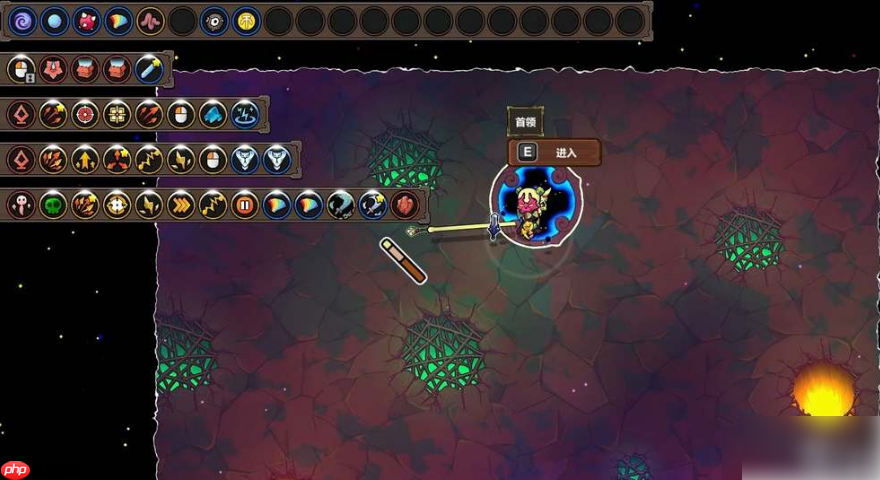Select the purple spiral vortex slot
Viewport: 880px width, 480px height.
[23, 20]
